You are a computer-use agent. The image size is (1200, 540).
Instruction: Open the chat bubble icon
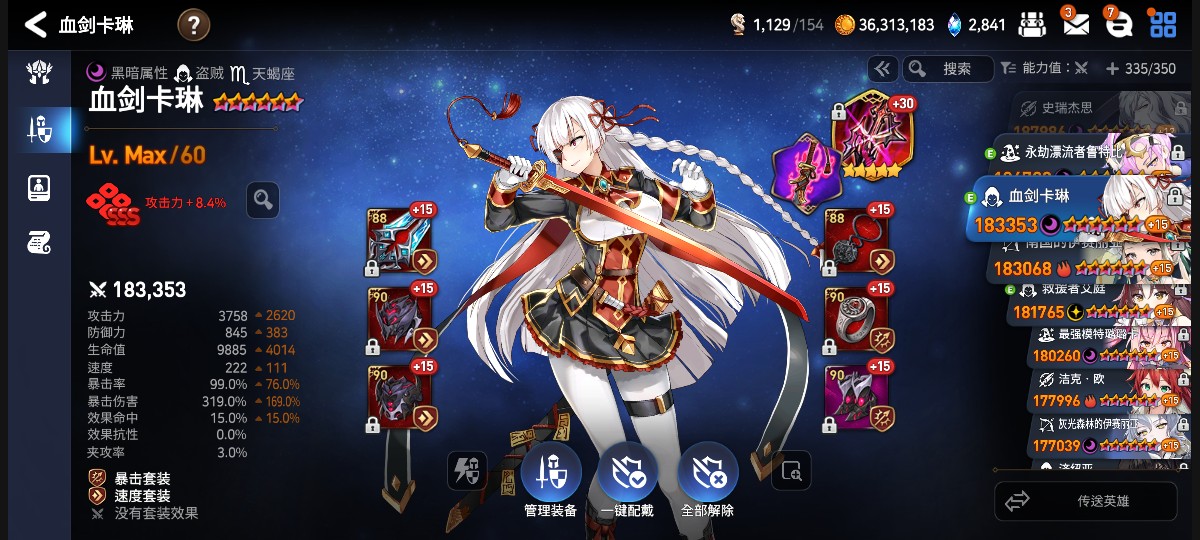coord(1118,24)
